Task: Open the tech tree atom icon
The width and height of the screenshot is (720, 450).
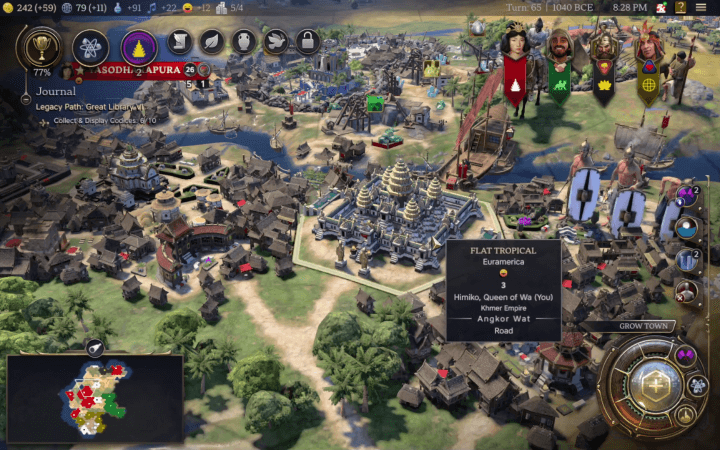Action: [91, 46]
